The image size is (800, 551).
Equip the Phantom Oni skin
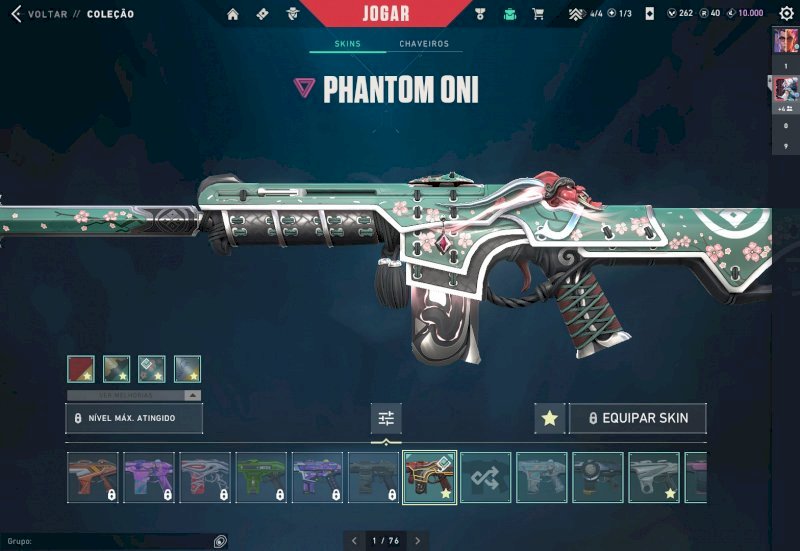(637, 418)
